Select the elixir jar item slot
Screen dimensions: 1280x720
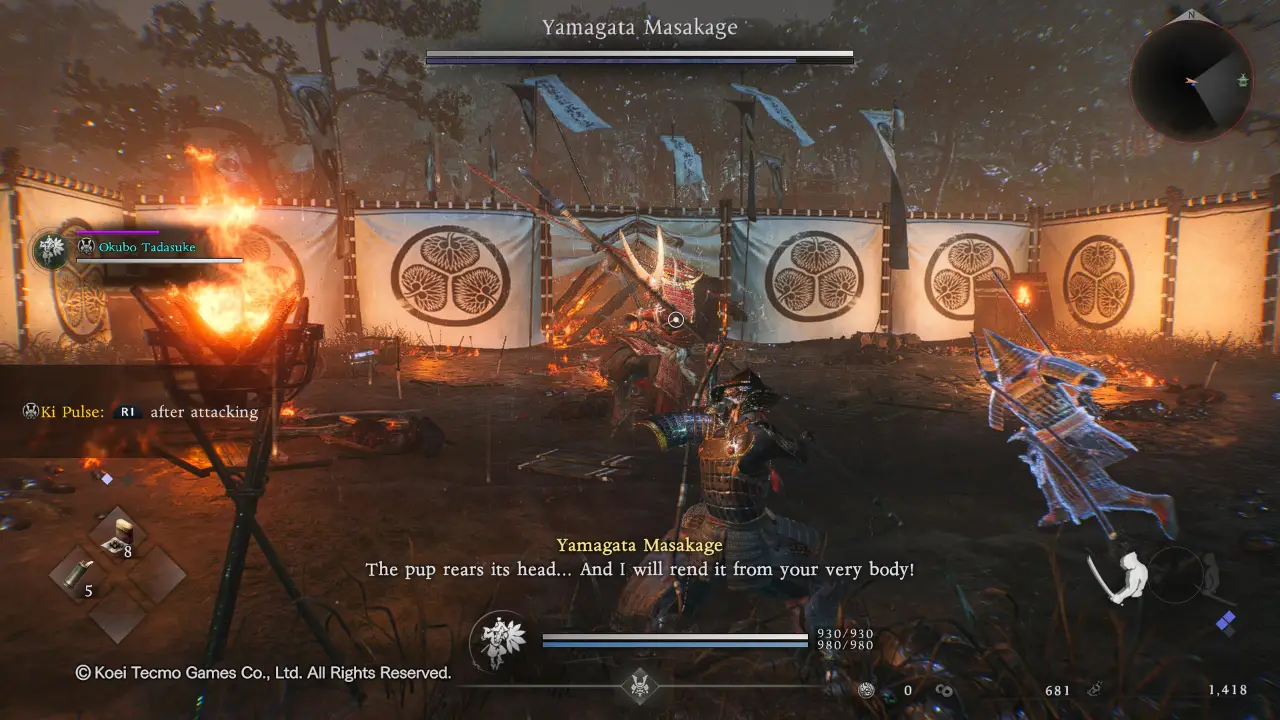point(120,538)
